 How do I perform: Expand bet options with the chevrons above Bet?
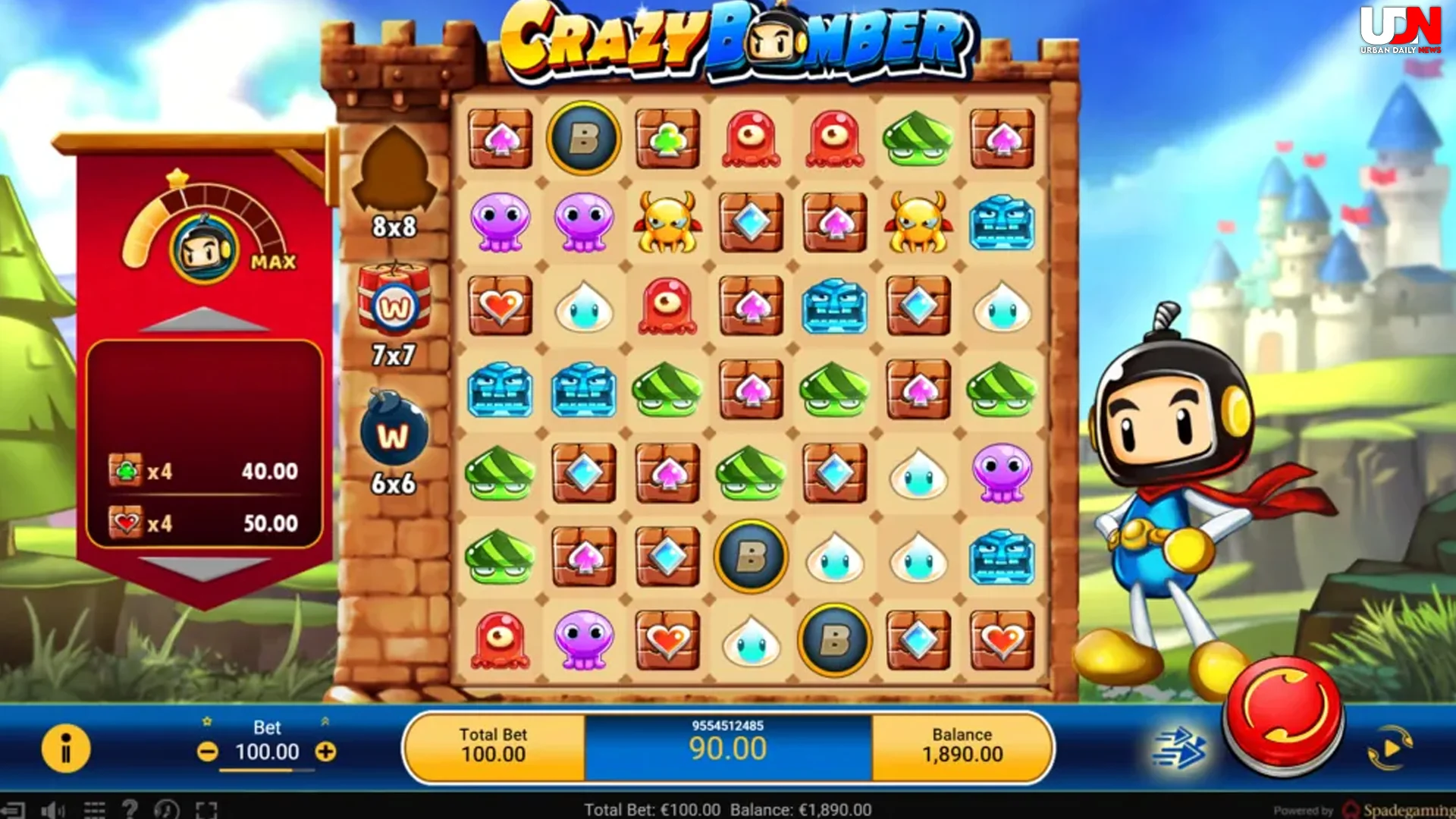[x=323, y=721]
